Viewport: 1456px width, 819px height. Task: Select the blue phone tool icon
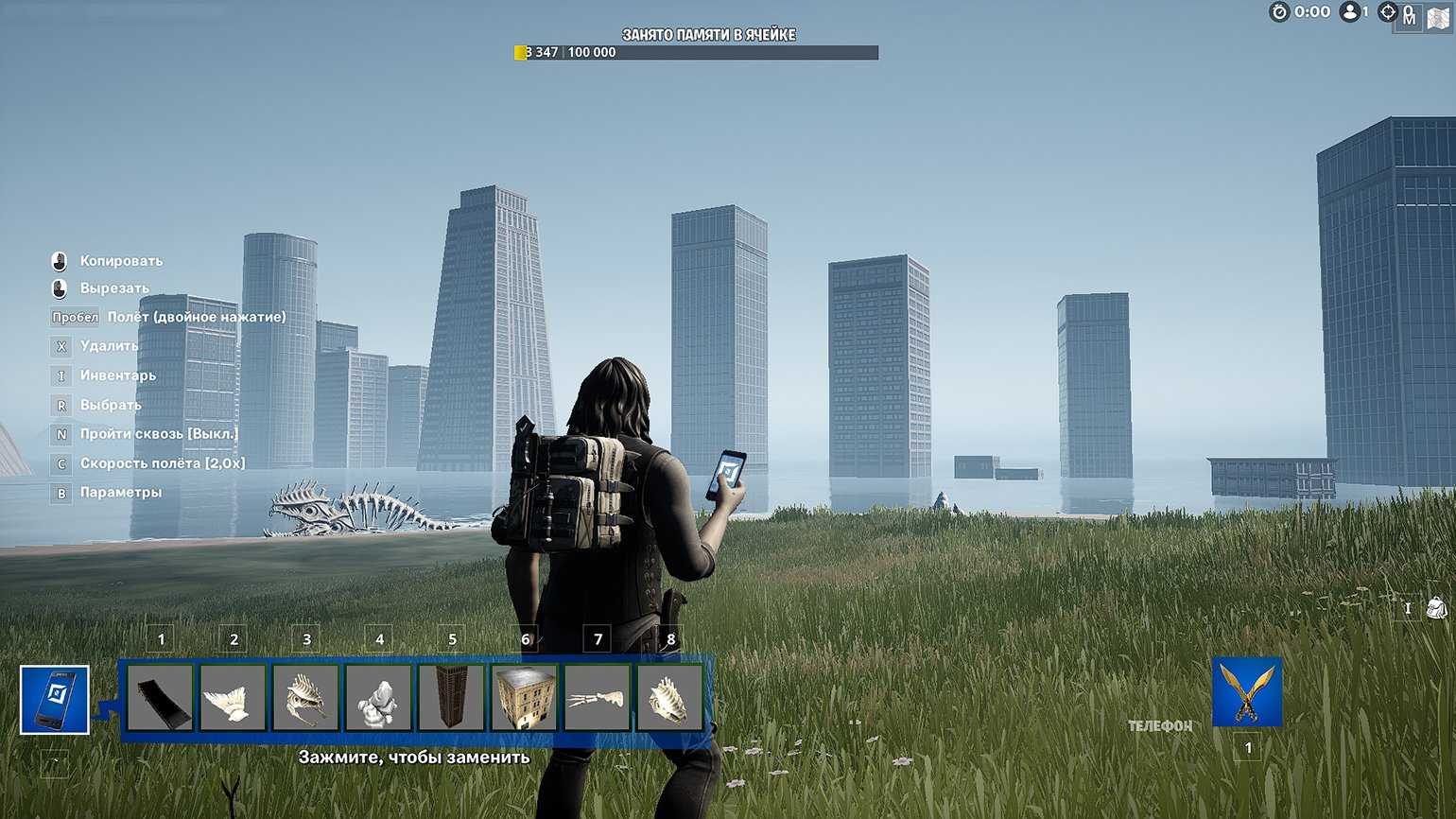(55, 700)
